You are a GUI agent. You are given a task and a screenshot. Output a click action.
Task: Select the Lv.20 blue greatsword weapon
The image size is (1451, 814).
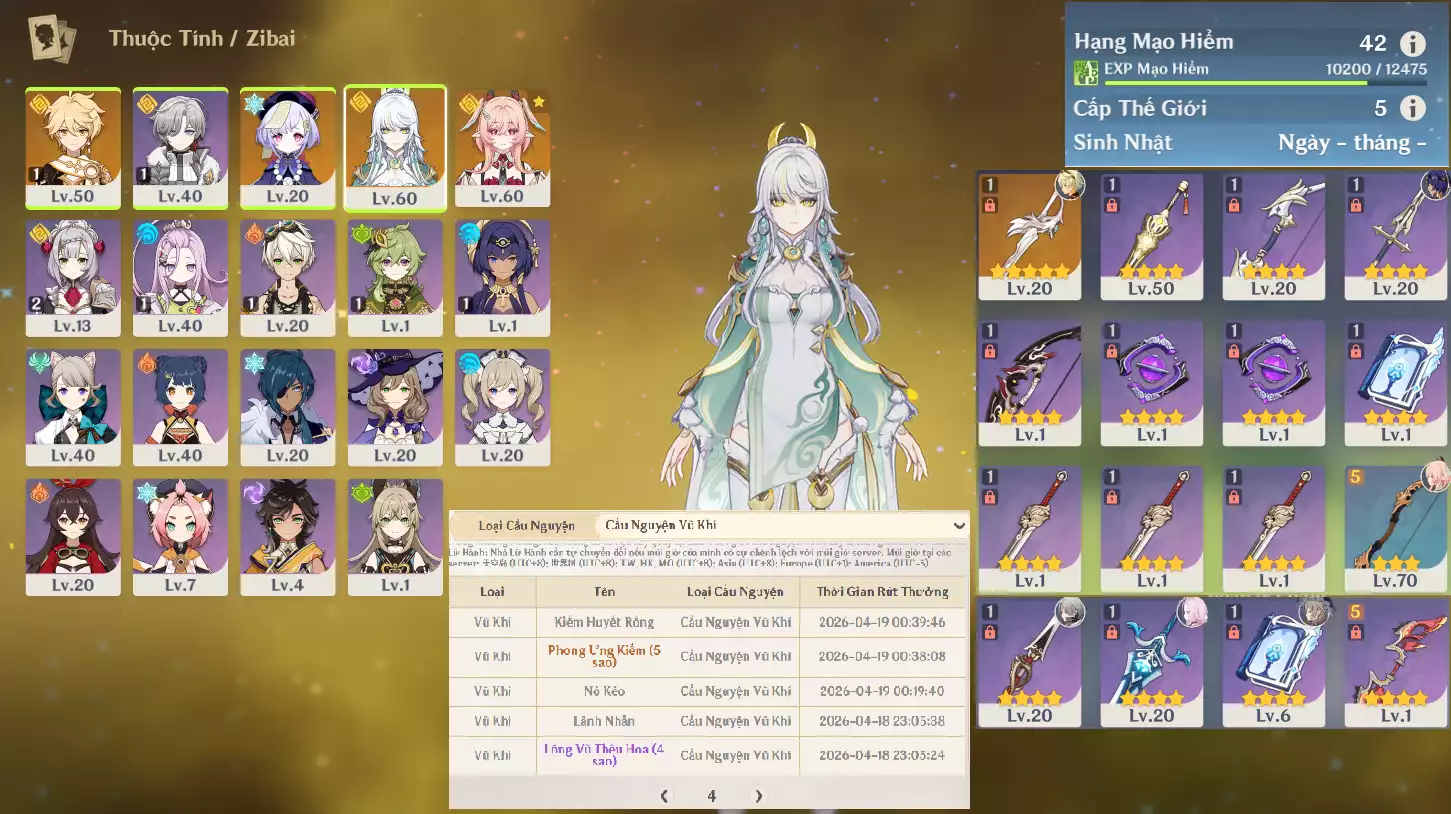[1152, 661]
